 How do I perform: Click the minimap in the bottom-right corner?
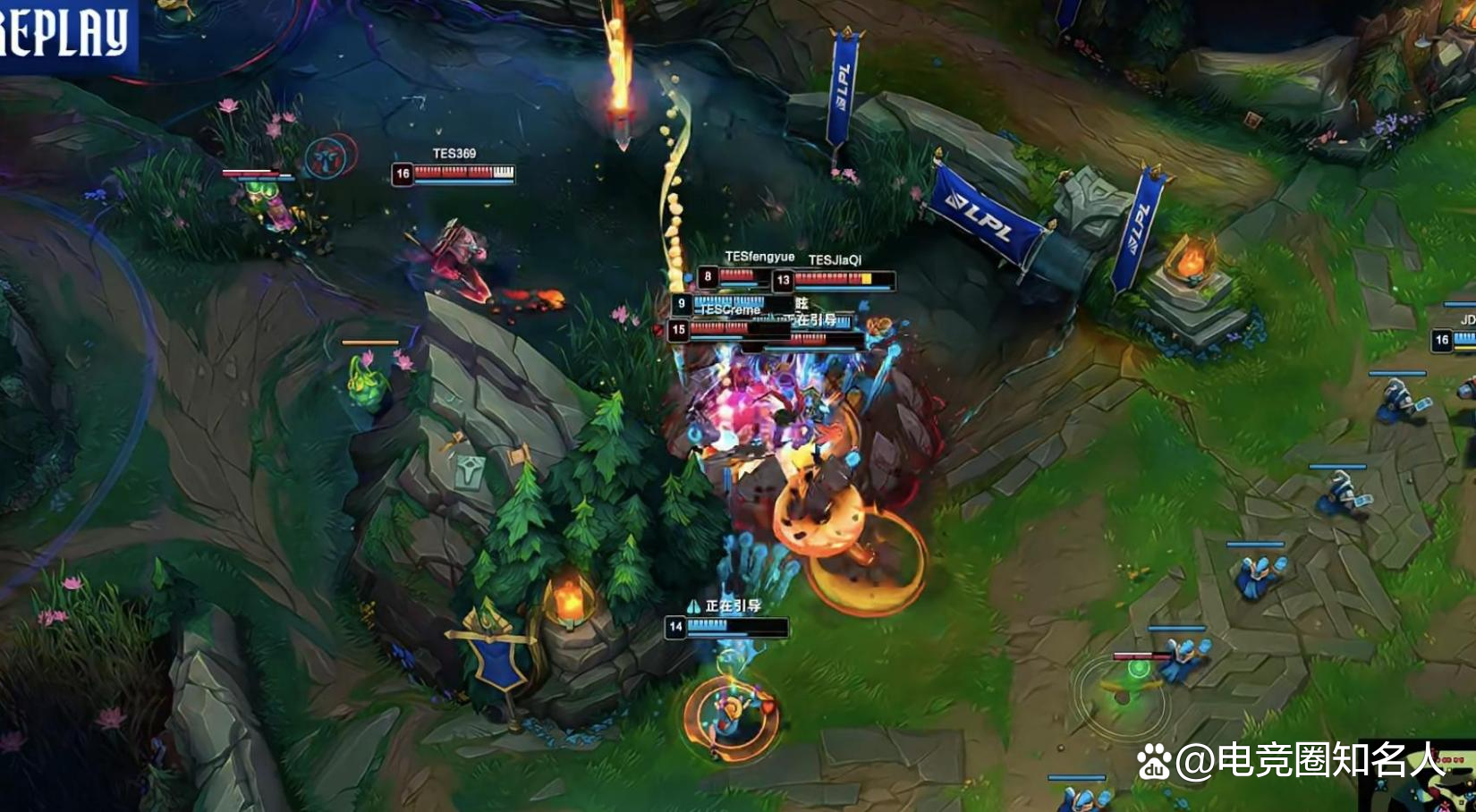pos(1424,791)
